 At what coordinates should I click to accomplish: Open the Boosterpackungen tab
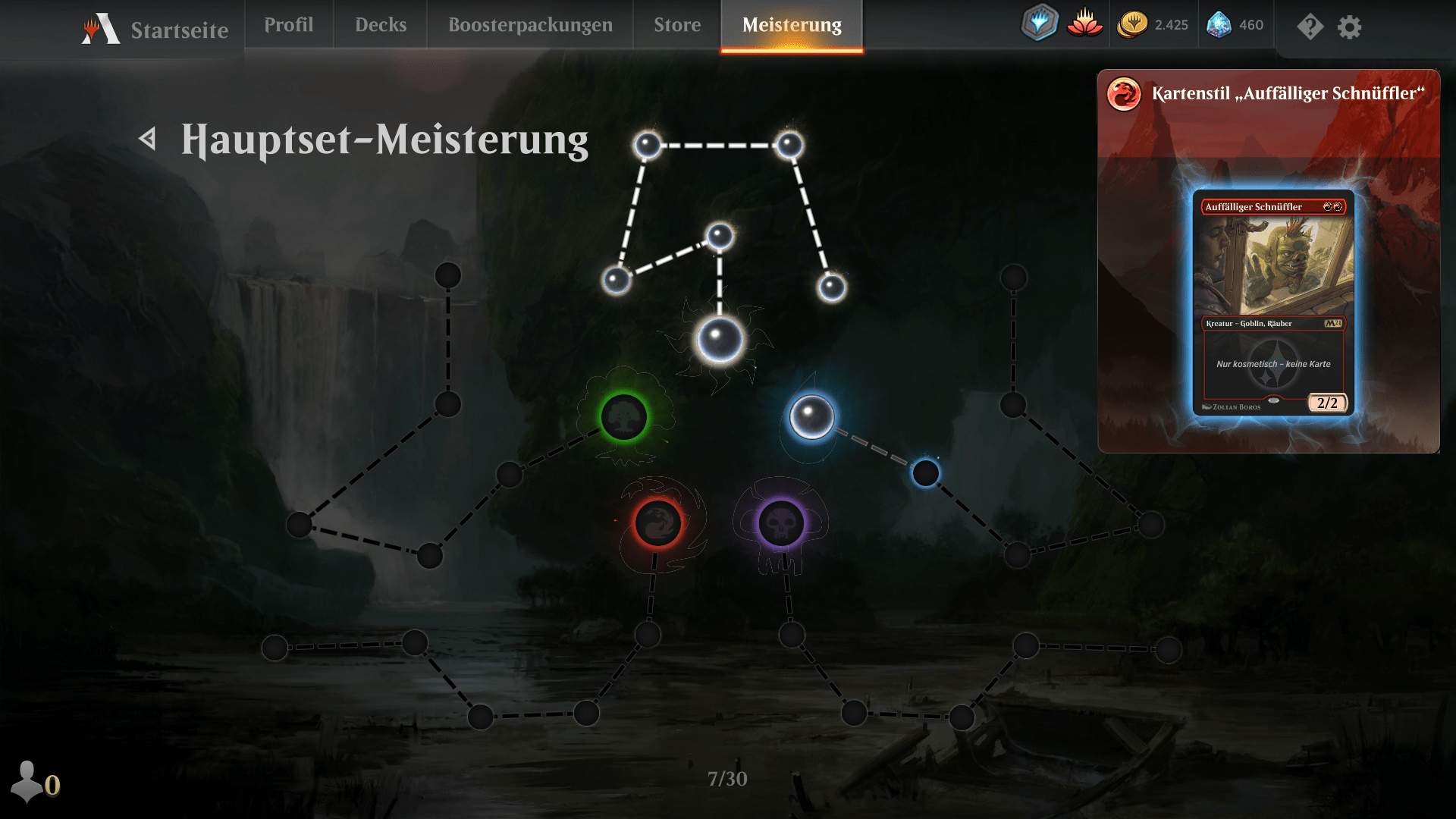point(530,25)
